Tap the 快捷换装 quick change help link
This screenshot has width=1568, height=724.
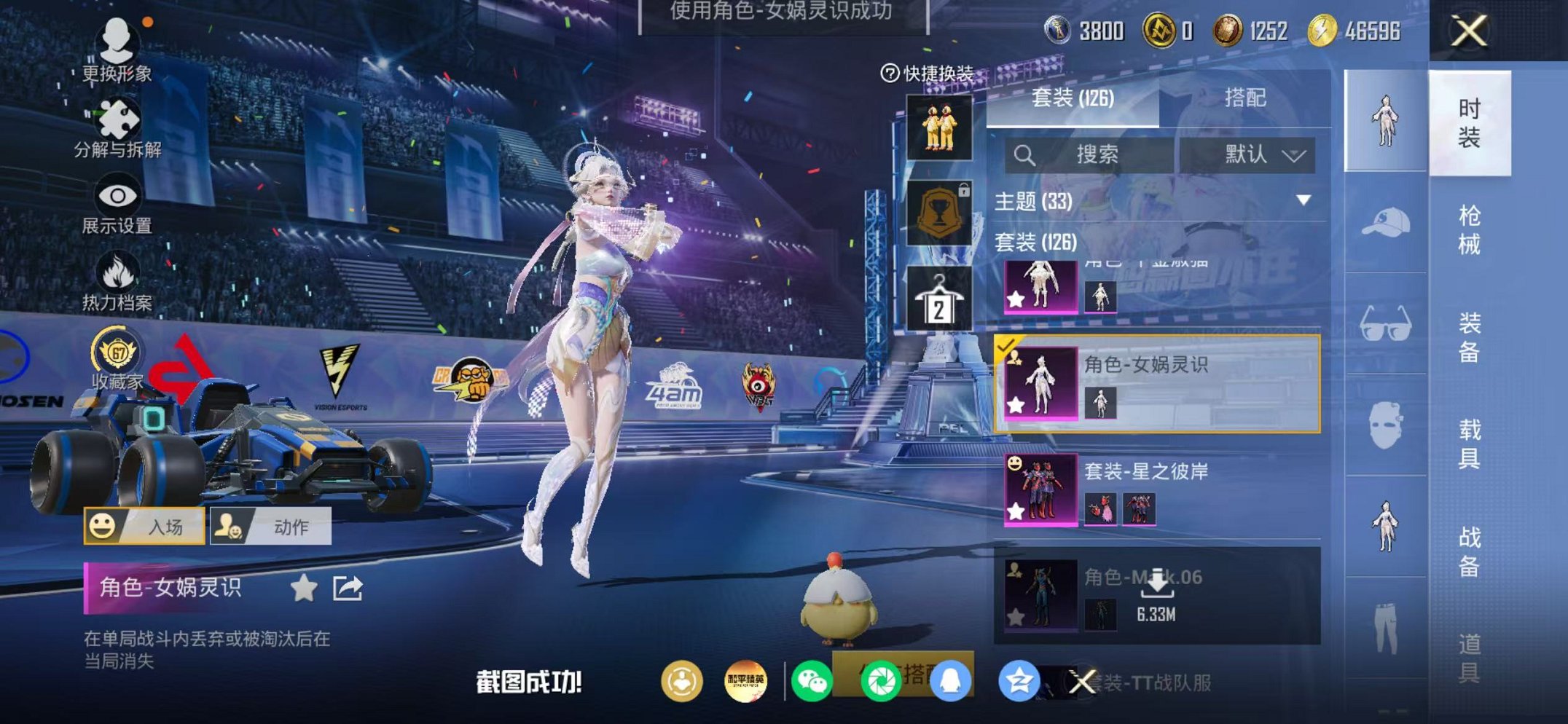(x=931, y=73)
